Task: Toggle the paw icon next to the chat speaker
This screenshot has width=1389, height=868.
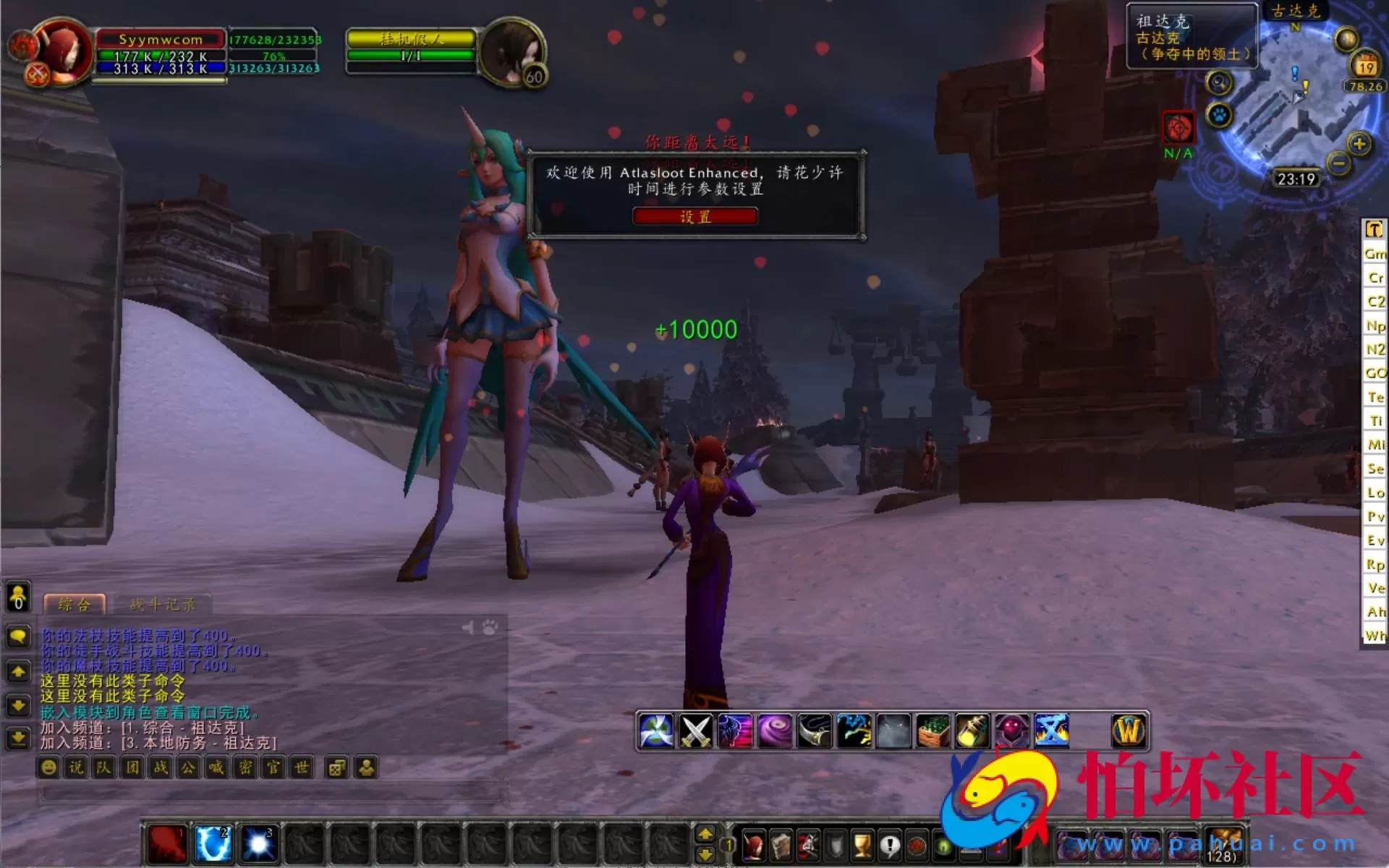Action: (x=490, y=629)
